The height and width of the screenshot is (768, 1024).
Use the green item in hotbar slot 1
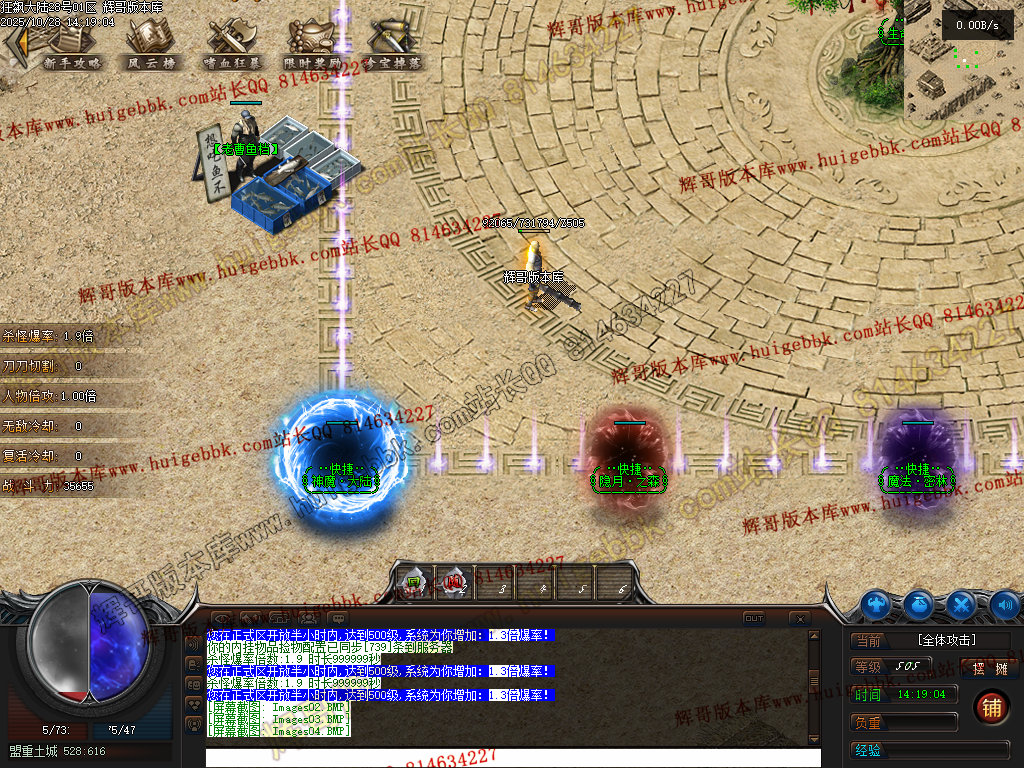413,581
